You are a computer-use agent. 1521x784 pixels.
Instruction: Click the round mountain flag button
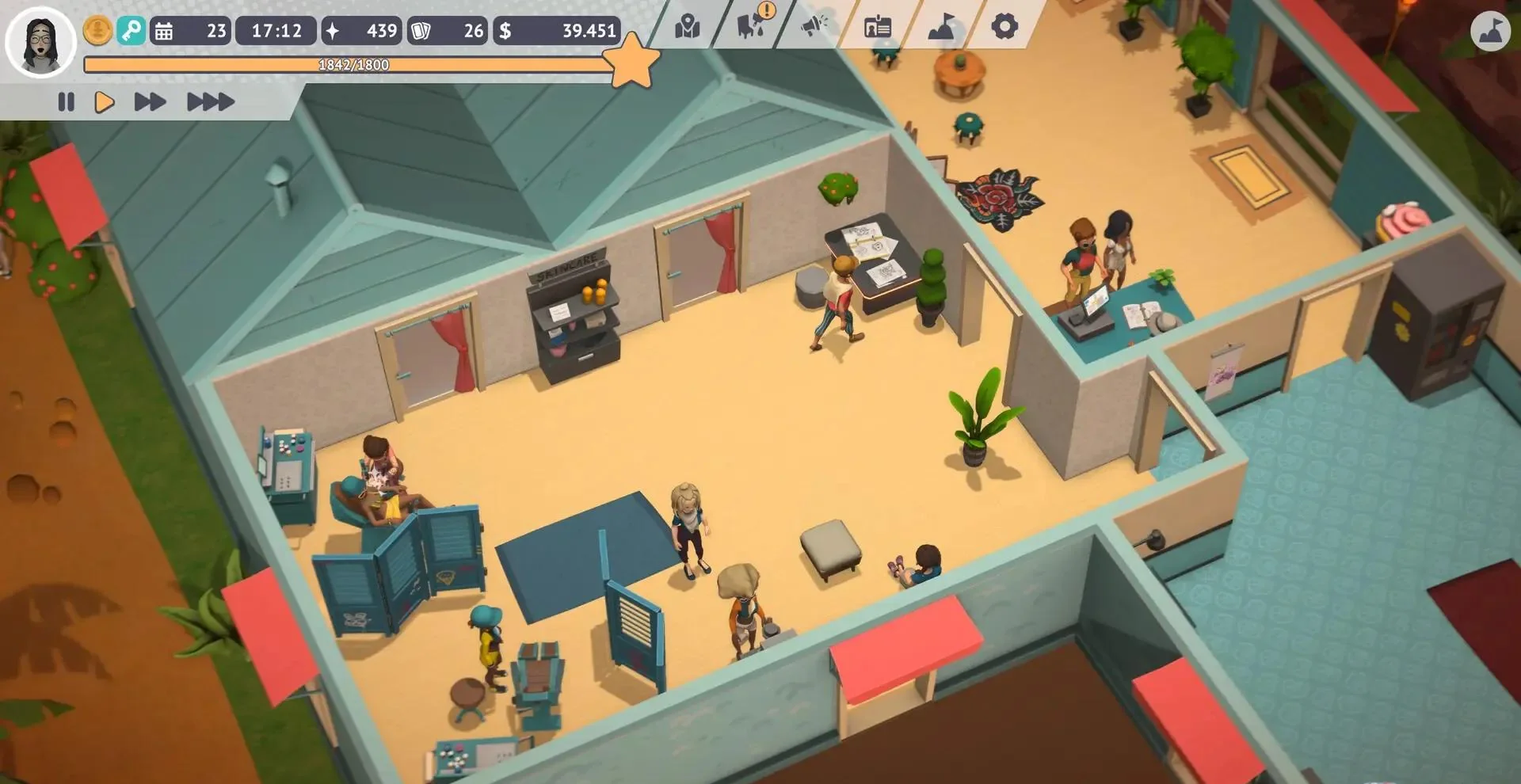point(1490,32)
